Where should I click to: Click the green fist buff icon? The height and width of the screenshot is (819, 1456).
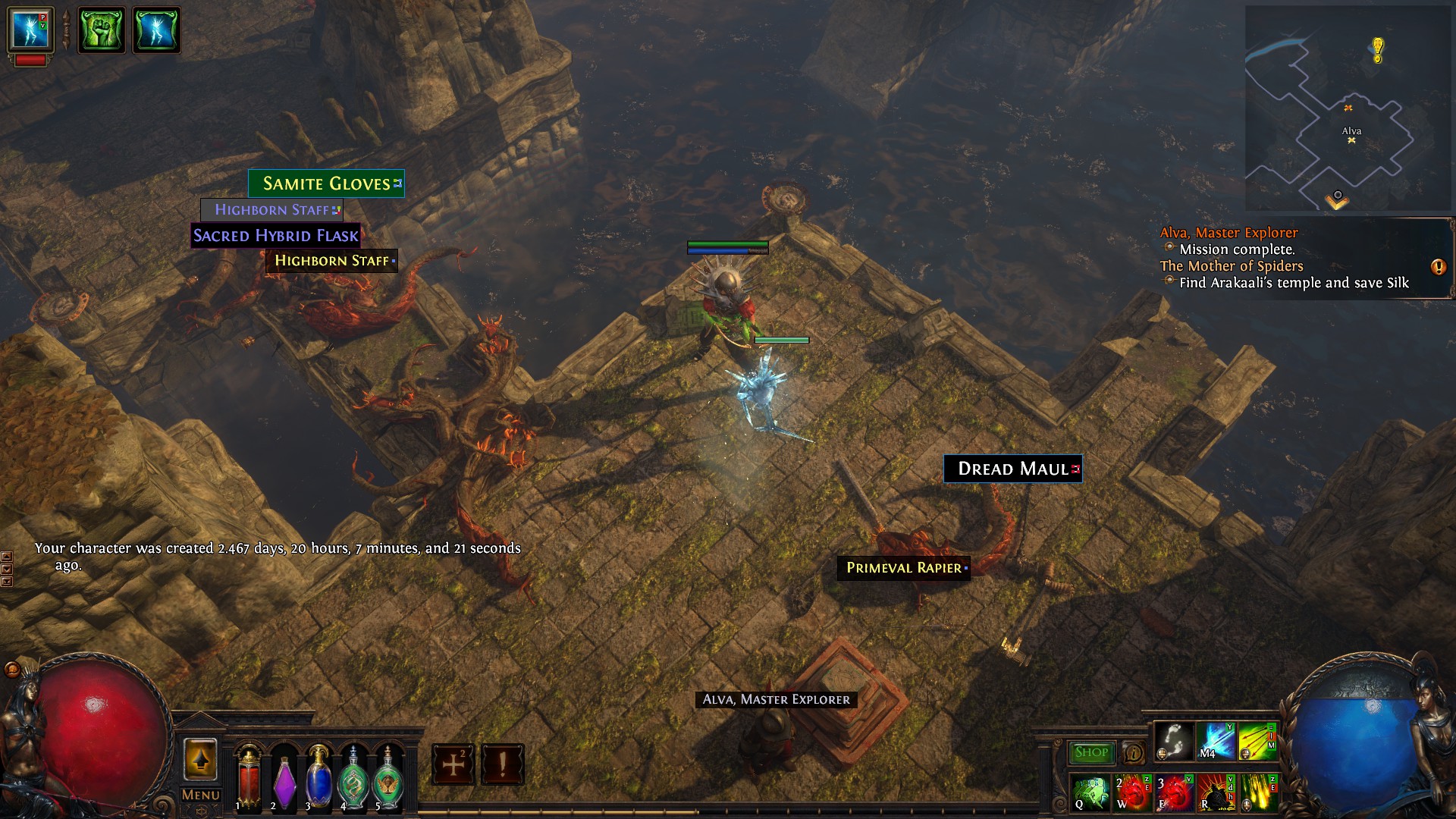[x=102, y=30]
